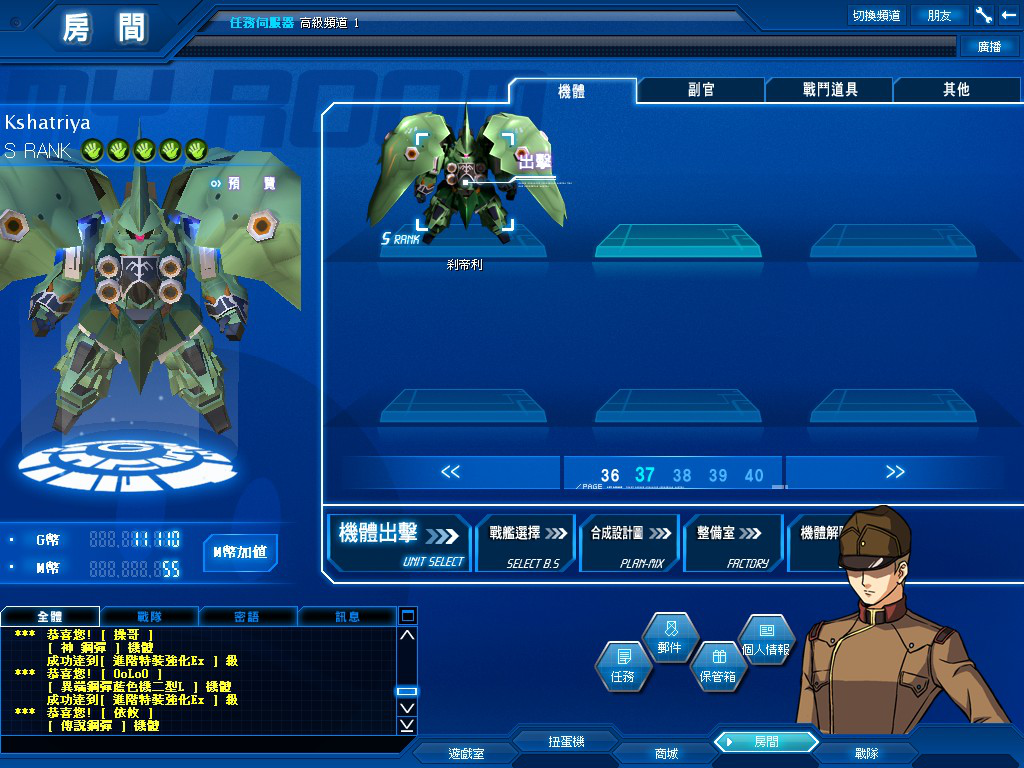This screenshot has height=768, width=1024.
Task: Open the 保管箱 storage box
Action: point(717,665)
